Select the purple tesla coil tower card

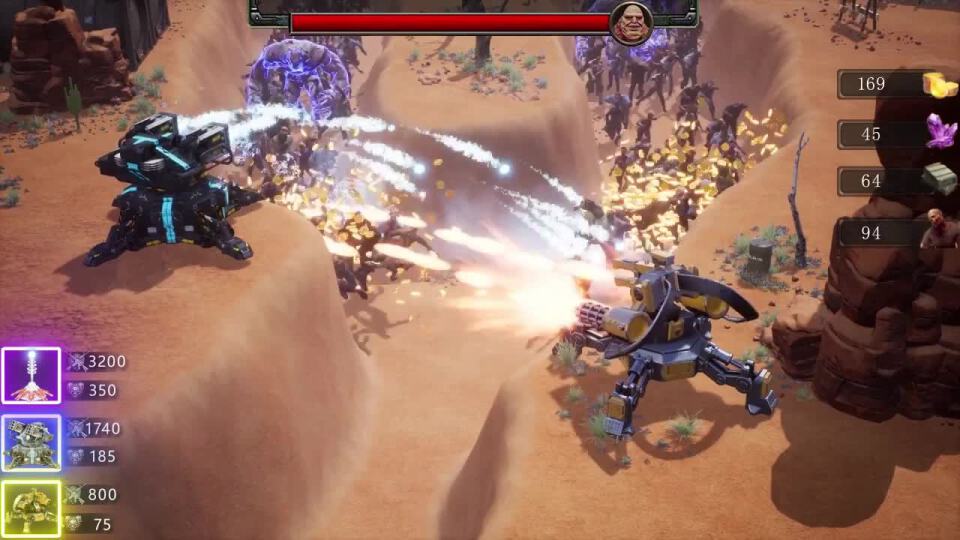click(31, 376)
